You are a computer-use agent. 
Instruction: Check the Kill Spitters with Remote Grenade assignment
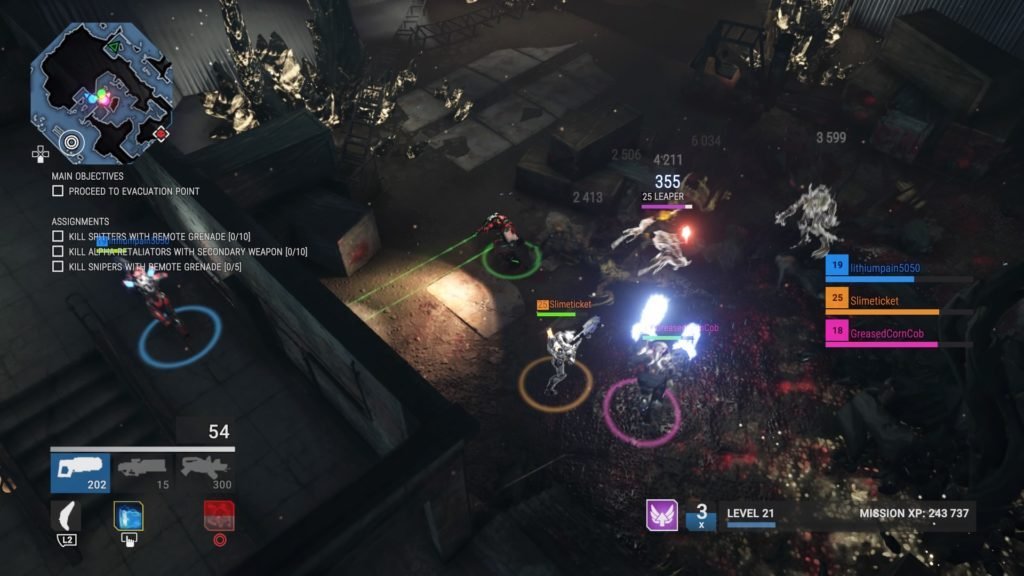click(x=58, y=236)
